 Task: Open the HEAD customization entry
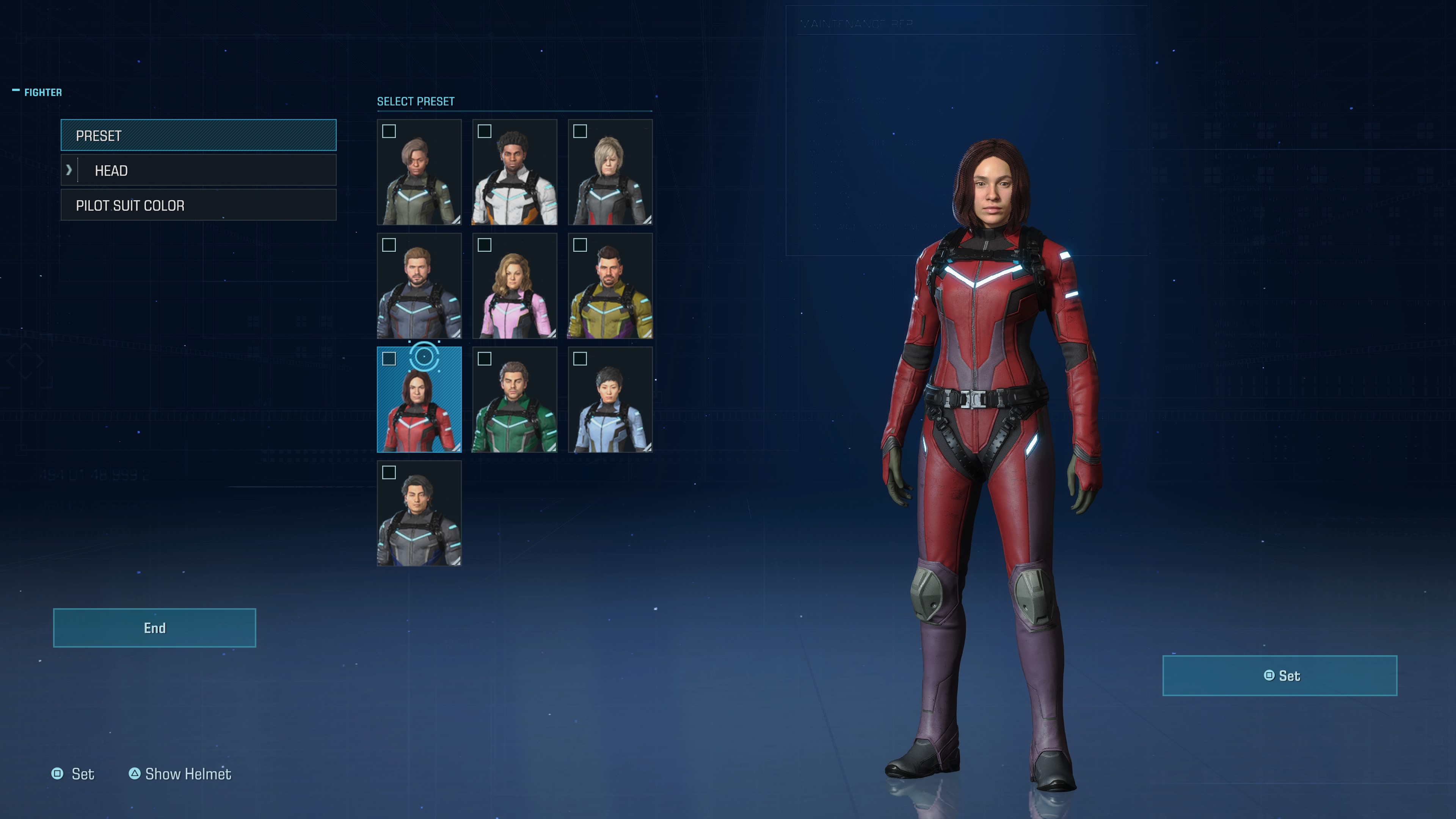[x=206, y=171]
